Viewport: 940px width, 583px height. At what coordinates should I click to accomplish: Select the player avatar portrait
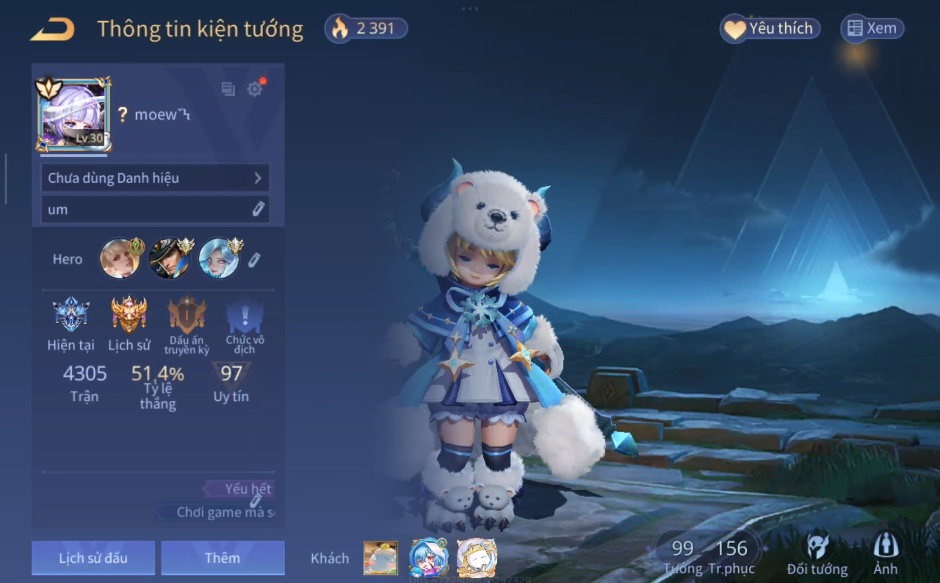tap(72, 114)
